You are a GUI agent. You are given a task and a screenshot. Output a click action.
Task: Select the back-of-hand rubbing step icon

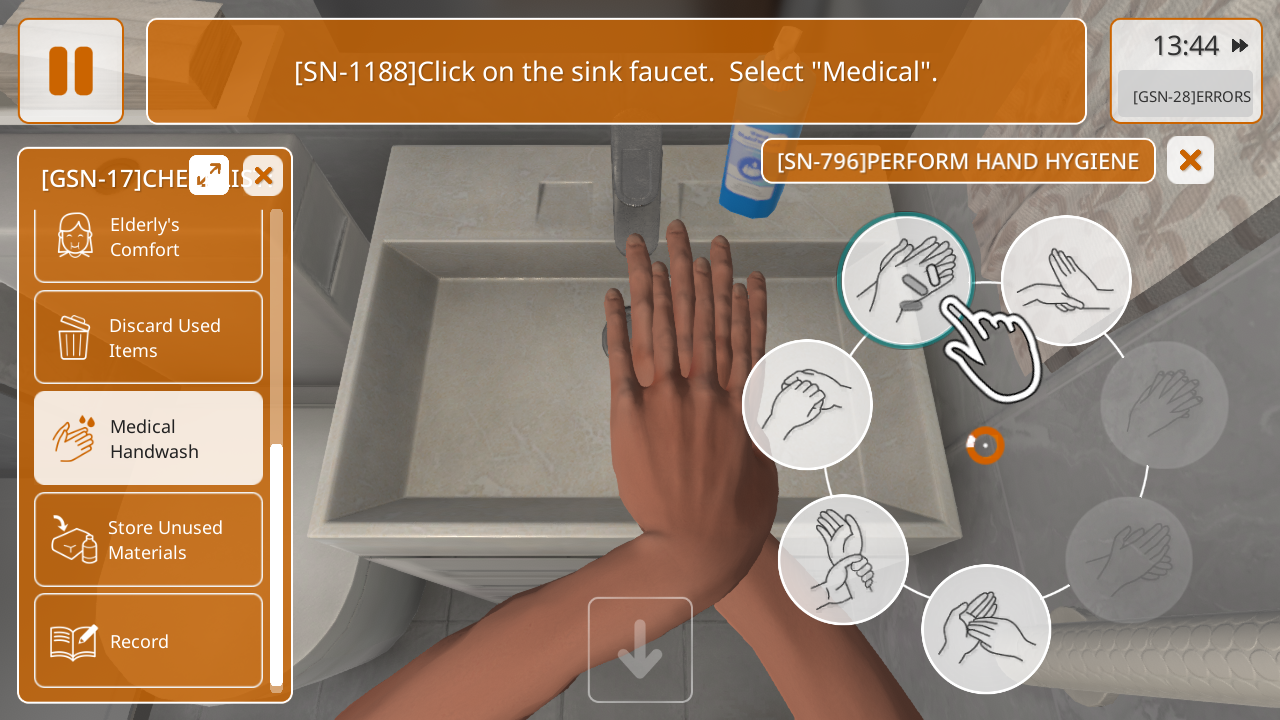(1066, 280)
